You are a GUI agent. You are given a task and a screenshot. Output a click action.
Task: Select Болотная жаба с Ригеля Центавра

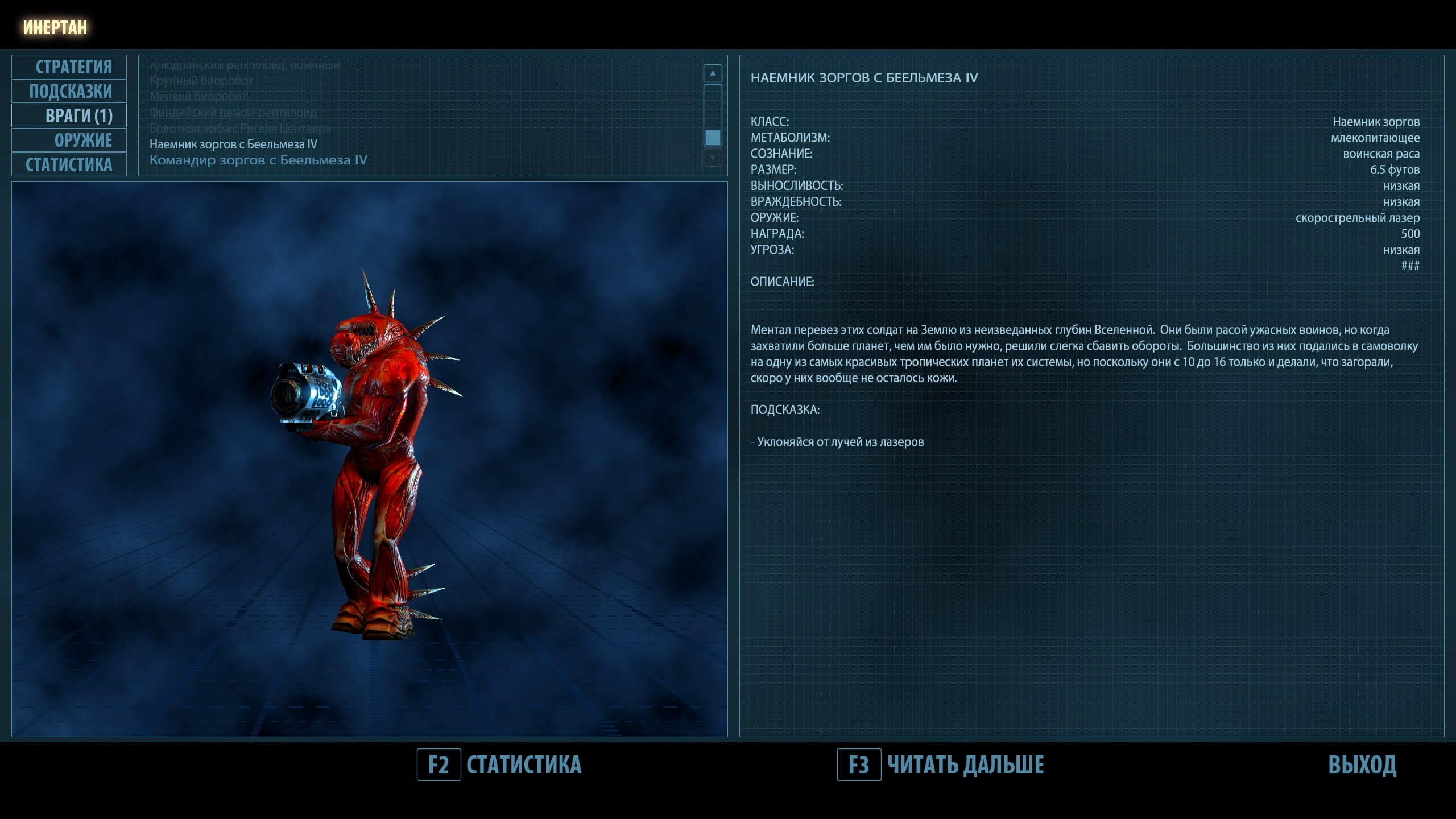tap(239, 129)
